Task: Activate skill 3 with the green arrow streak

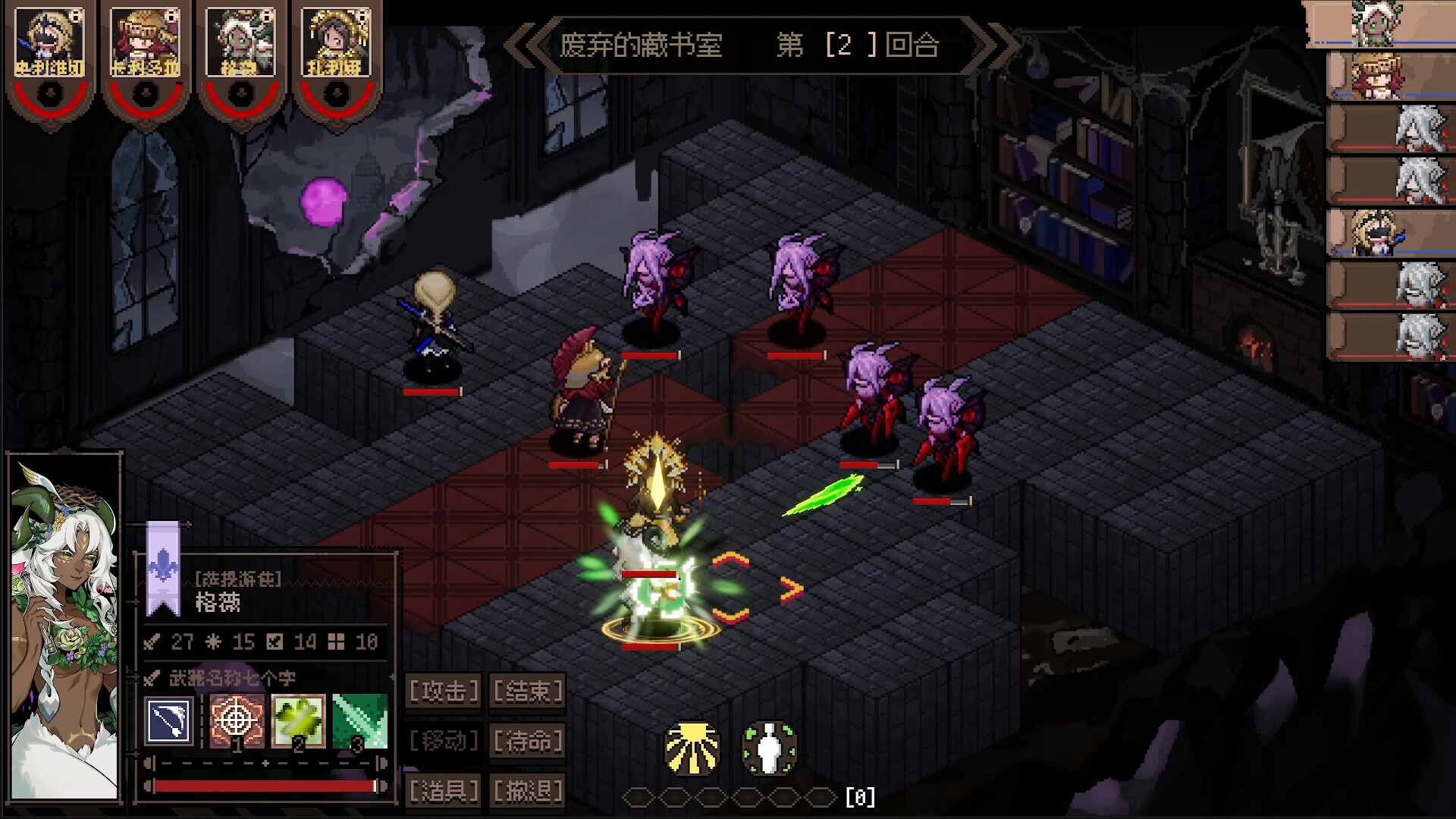Action: pyautogui.click(x=359, y=720)
